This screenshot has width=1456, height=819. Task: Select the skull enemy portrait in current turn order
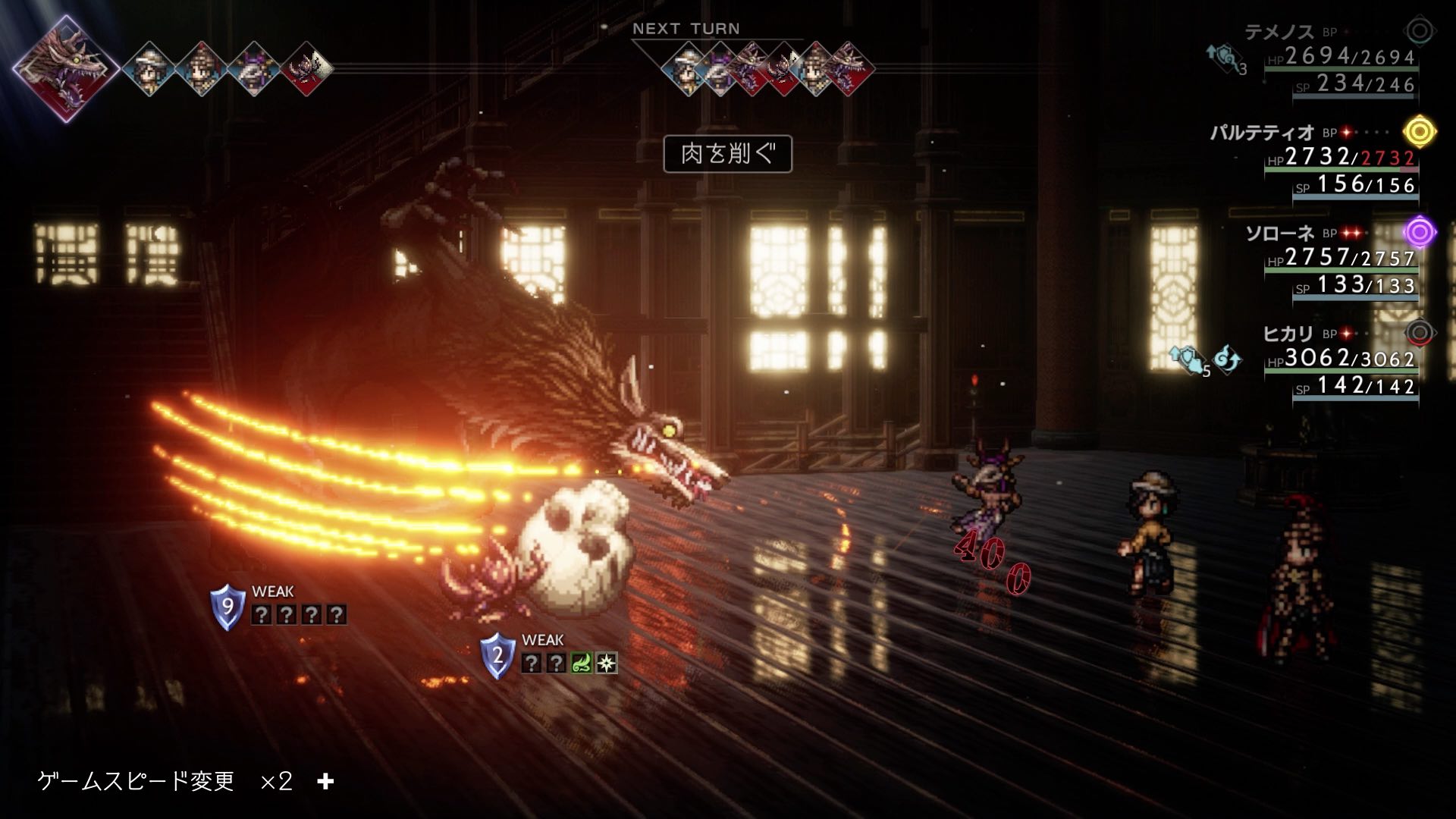[x=307, y=70]
